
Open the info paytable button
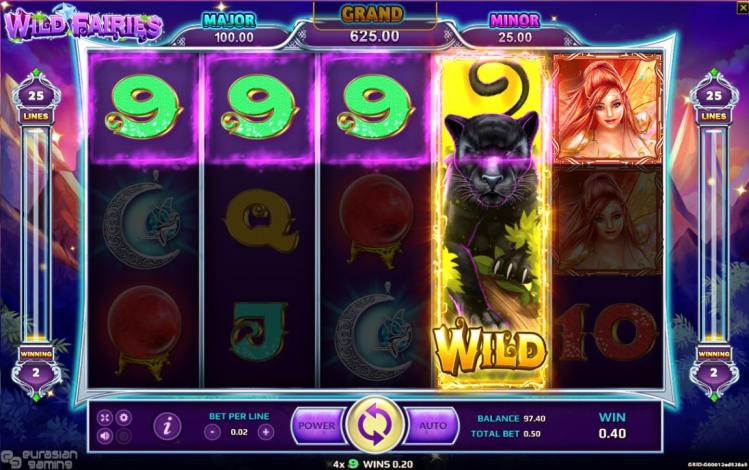click(x=167, y=426)
